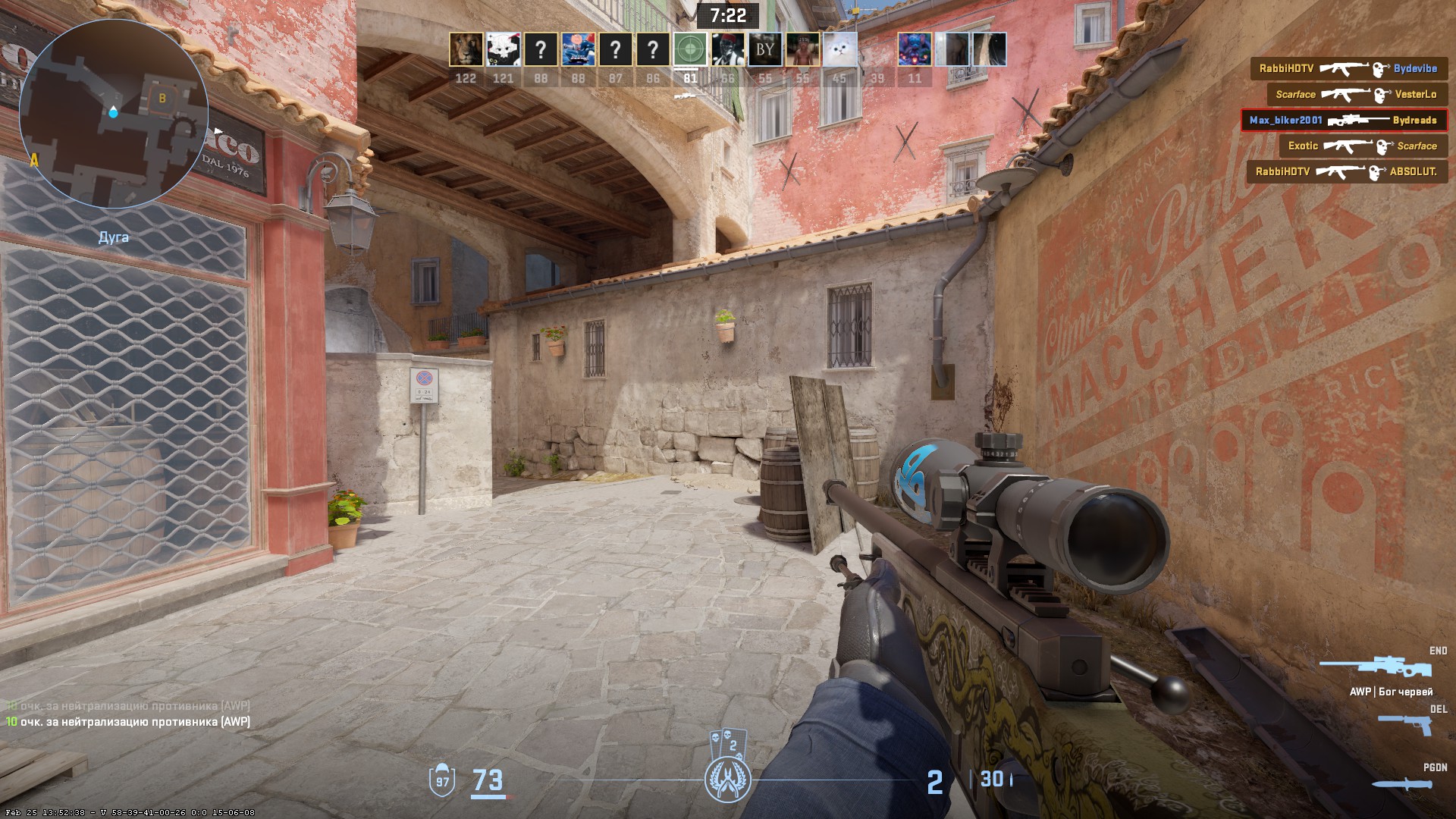Click the Exotic killed Scarface feed row
Viewport: 1456px width, 819px height.
[x=1363, y=146]
